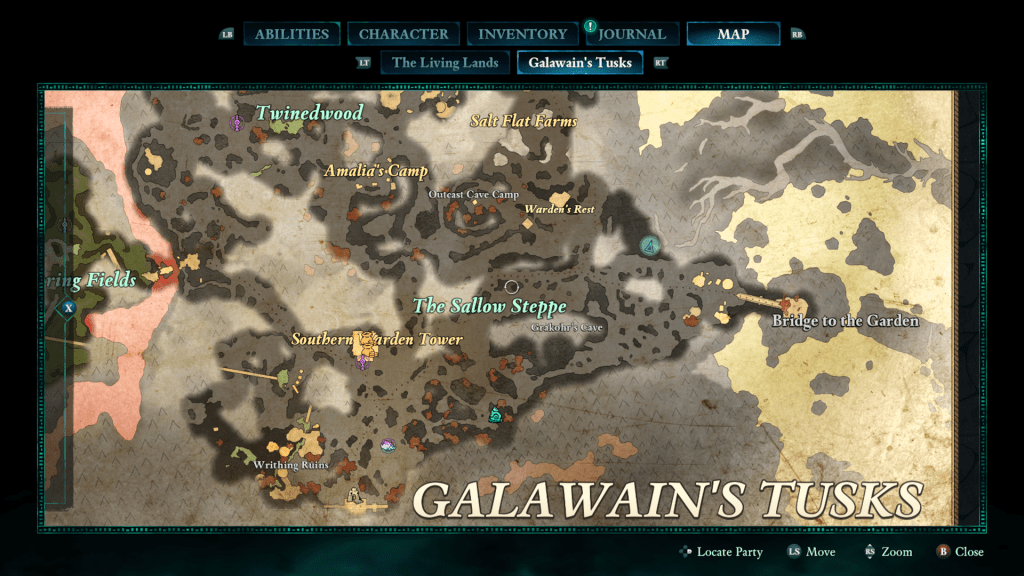The image size is (1024, 576).
Task: Go to the Journal tab
Action: tap(632, 34)
